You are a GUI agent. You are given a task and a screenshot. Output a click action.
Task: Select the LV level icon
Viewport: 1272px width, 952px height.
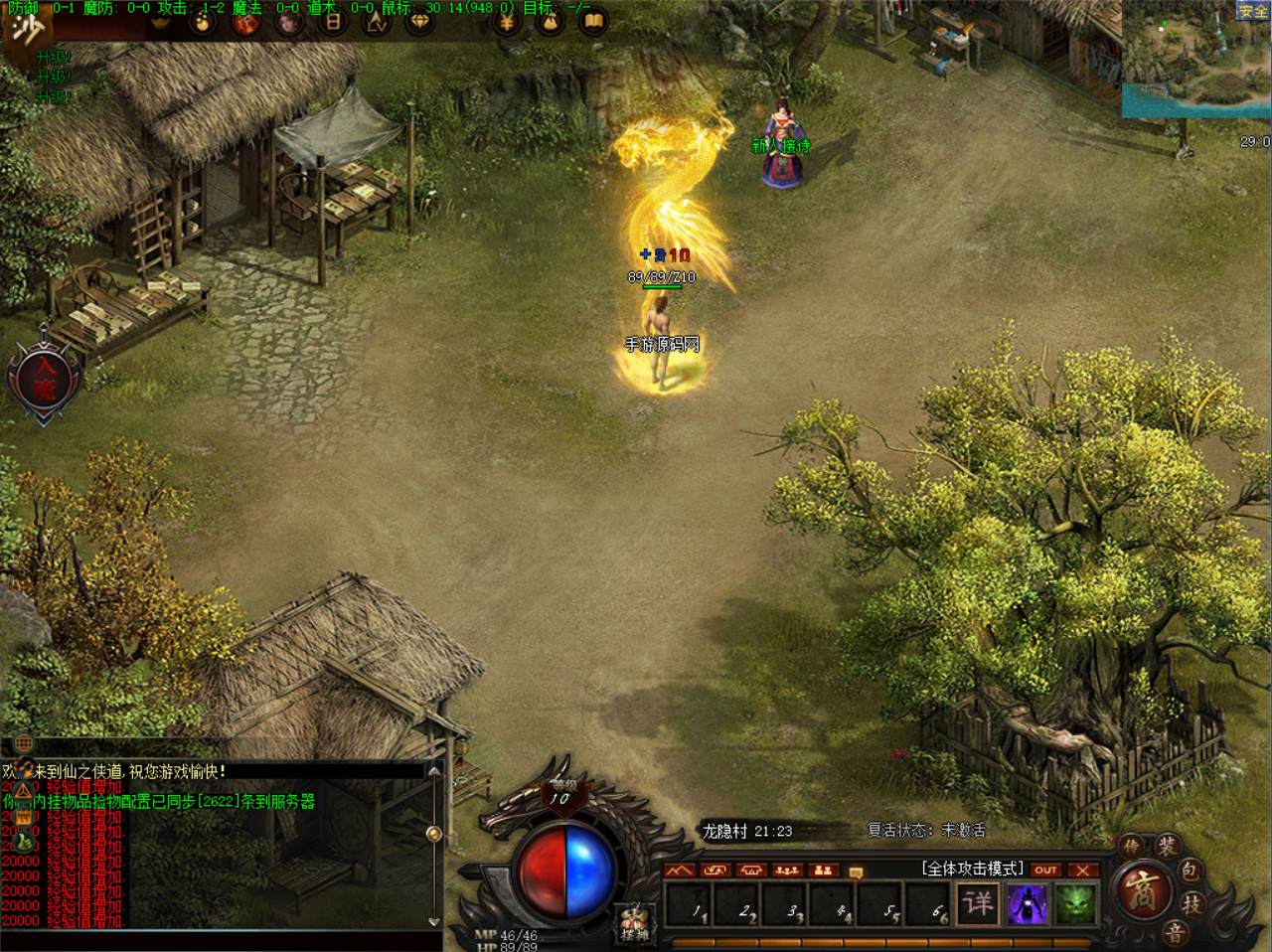click(x=377, y=22)
